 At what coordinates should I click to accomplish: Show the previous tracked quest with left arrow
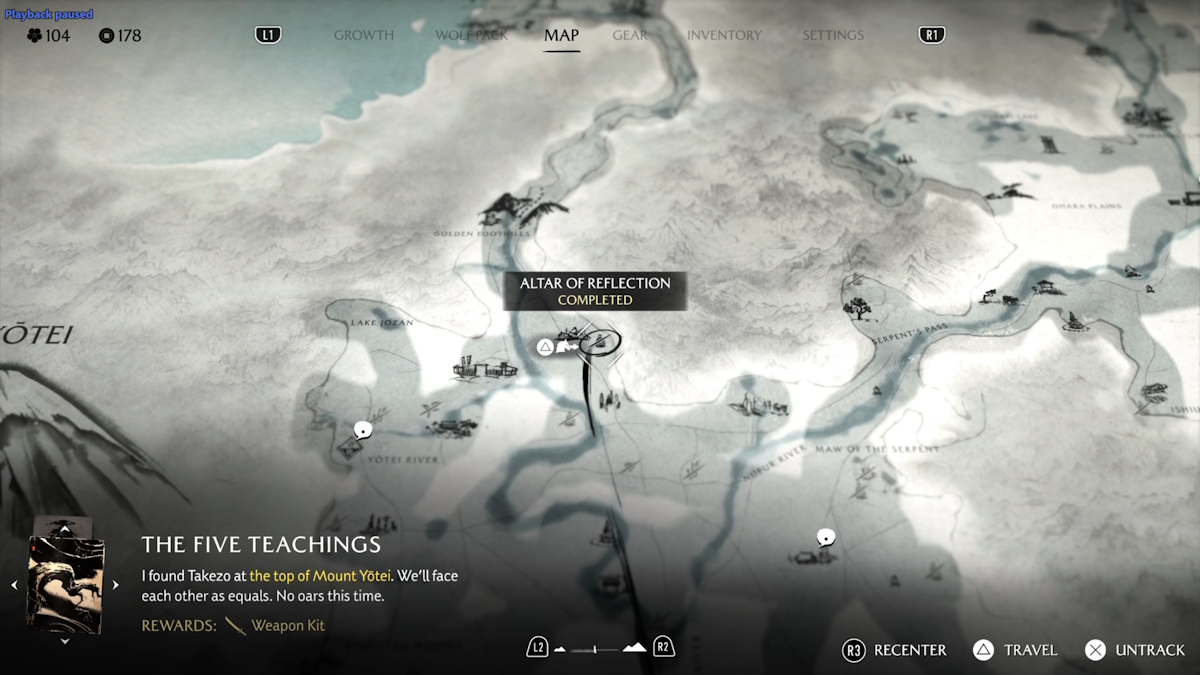pyautogui.click(x=14, y=585)
